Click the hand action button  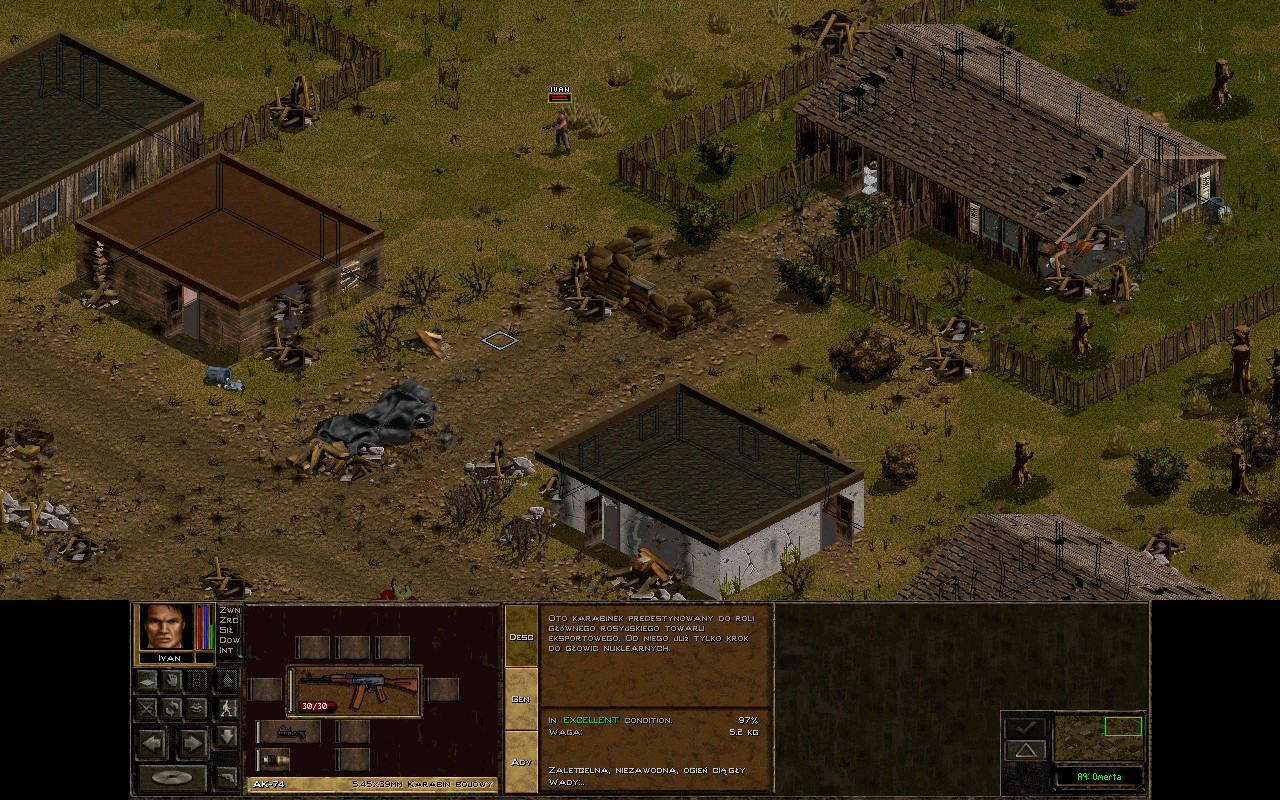(x=172, y=681)
